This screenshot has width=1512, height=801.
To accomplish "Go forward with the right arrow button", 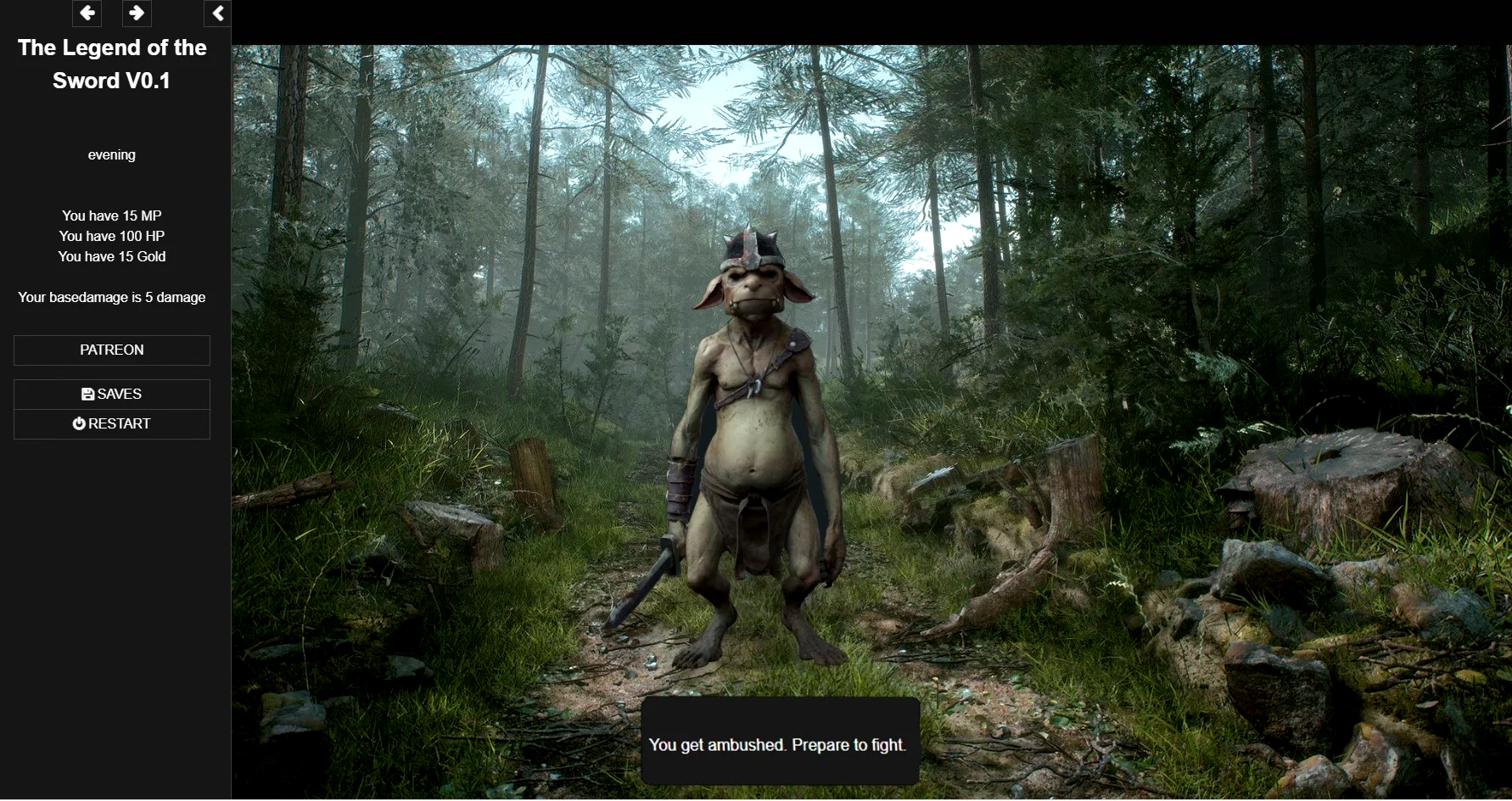I will 136,13.
